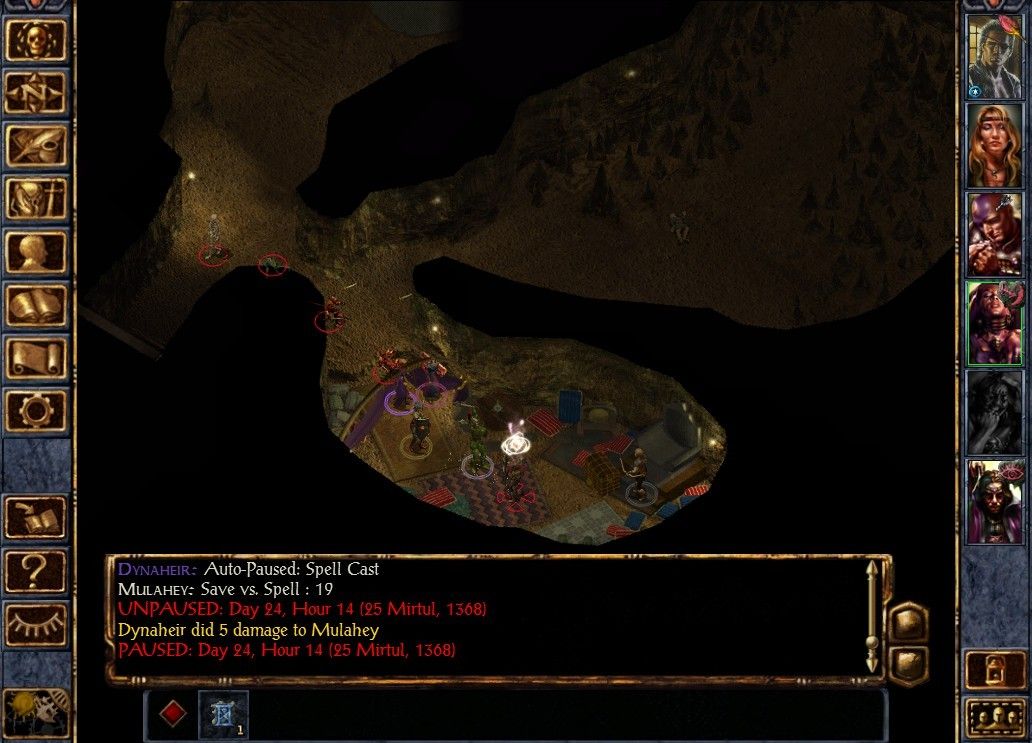This screenshot has height=743, width=1032.
Task: Show the character record head button
Action: coord(36,252)
